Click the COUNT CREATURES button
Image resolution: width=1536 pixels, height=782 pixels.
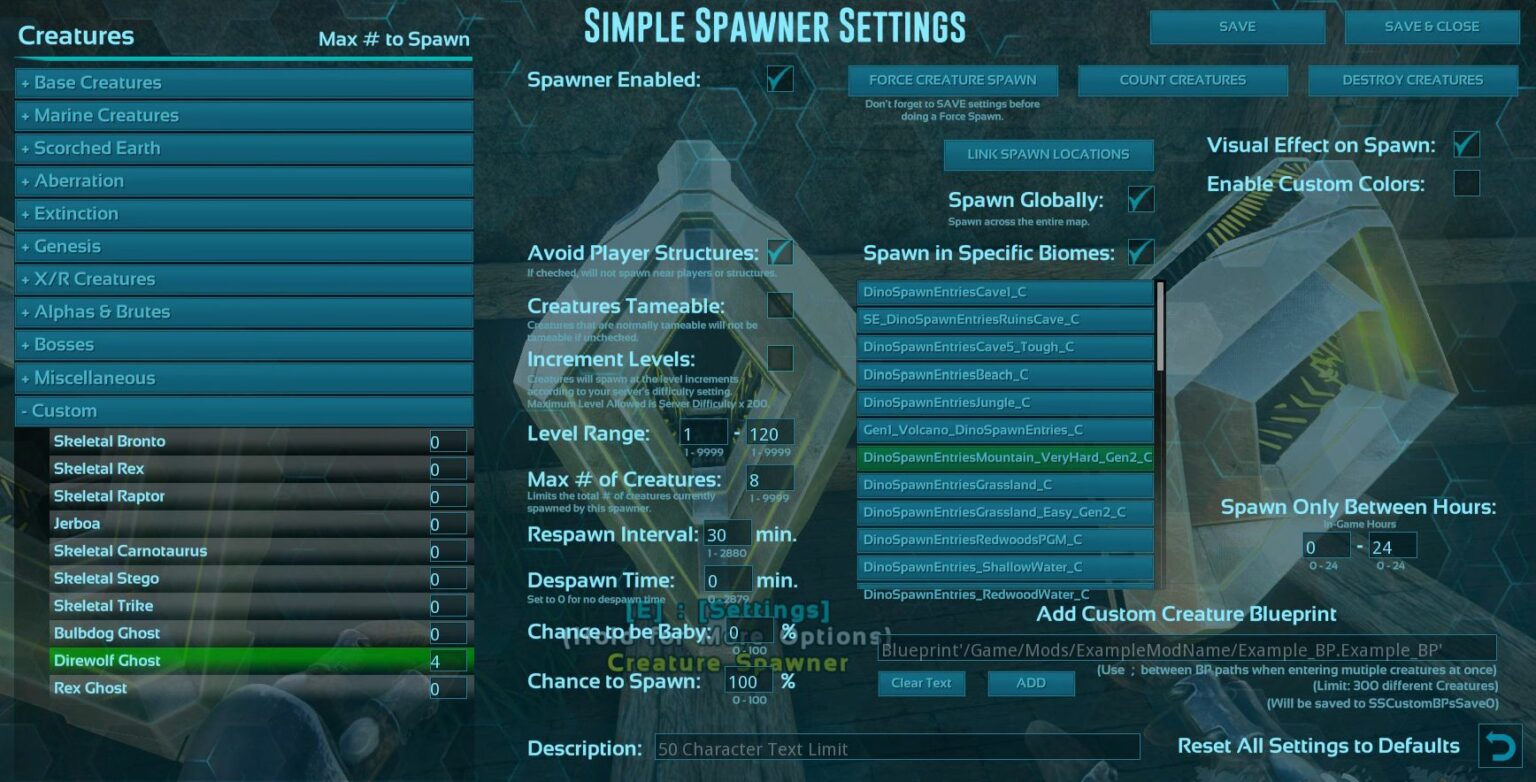(x=1182, y=79)
